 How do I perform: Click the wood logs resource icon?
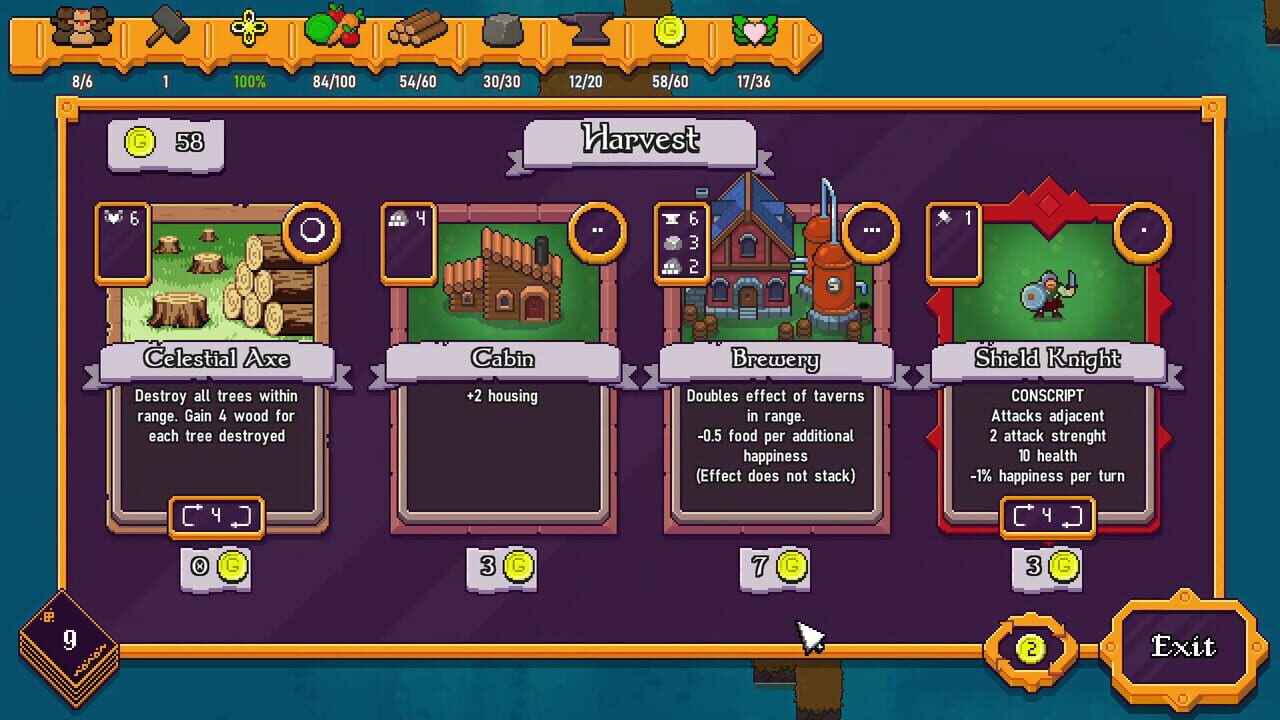coord(420,32)
